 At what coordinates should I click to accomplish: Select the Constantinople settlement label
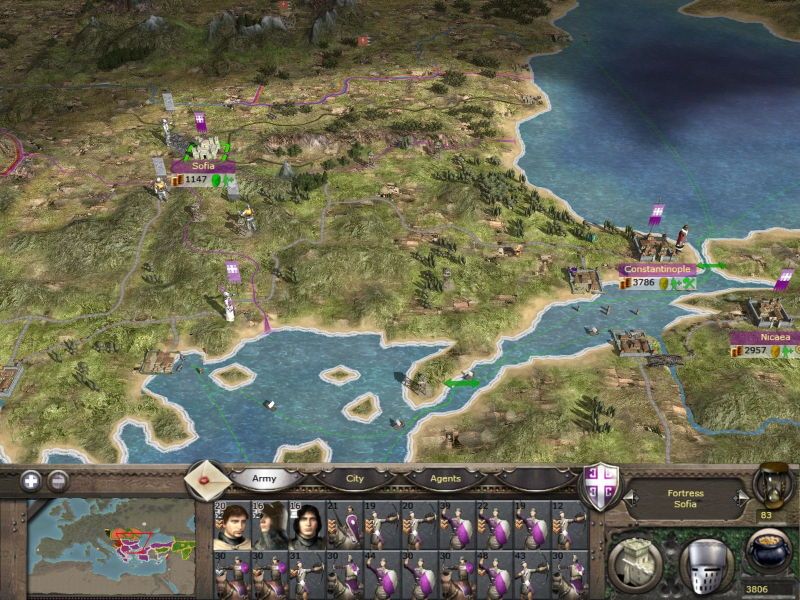click(656, 269)
